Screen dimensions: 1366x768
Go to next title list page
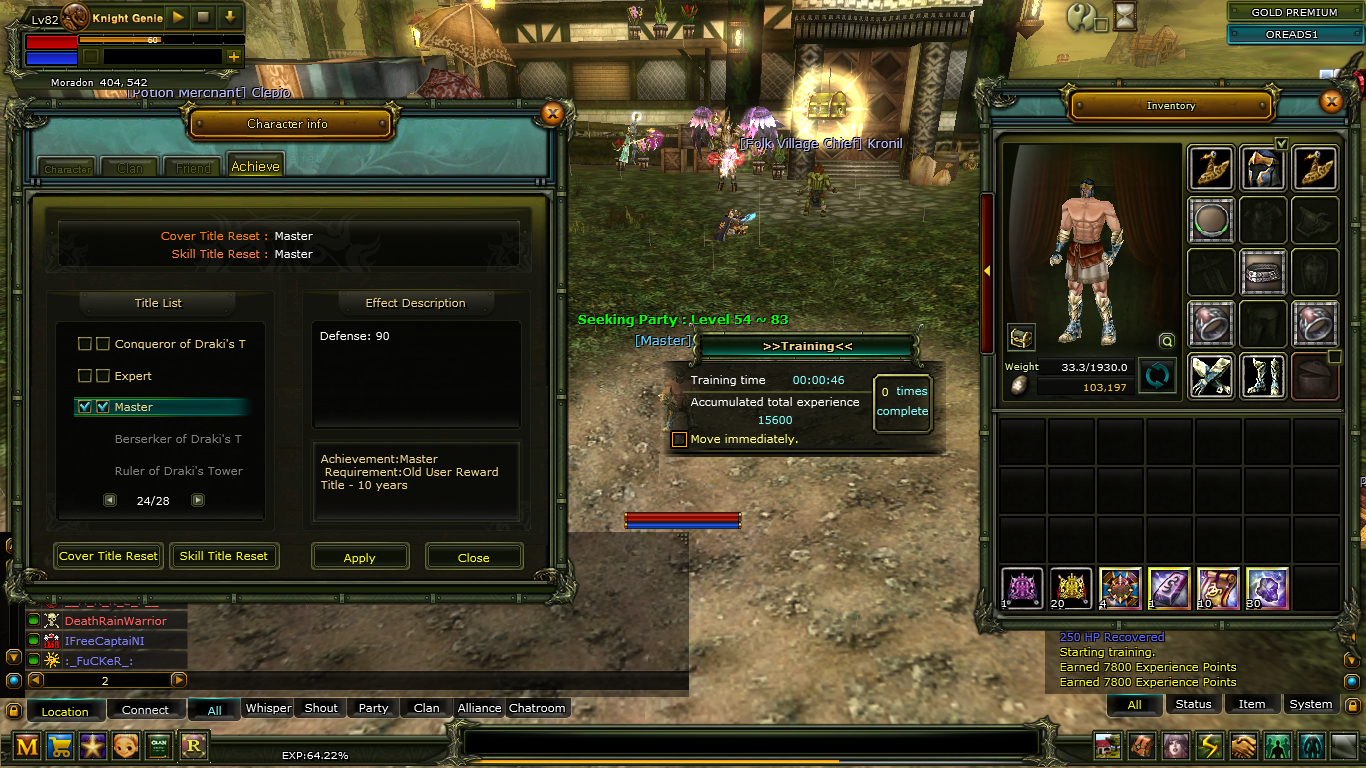(x=198, y=500)
